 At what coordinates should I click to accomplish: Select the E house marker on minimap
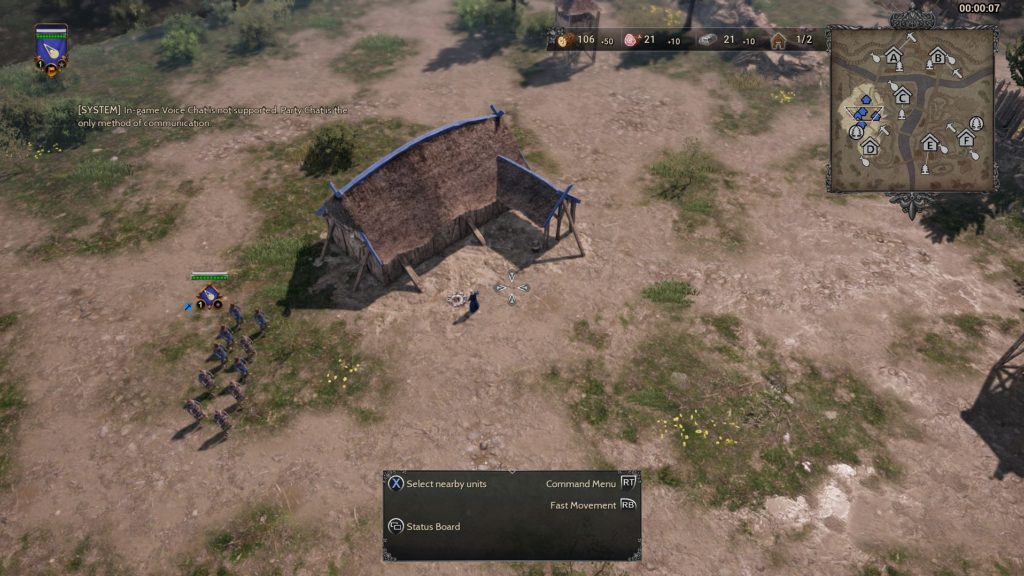(x=931, y=144)
